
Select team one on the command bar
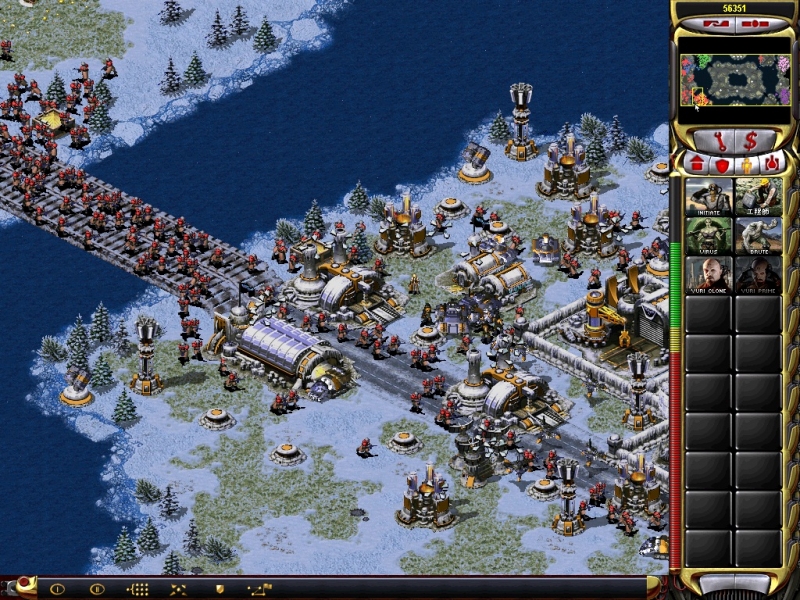tap(57, 589)
